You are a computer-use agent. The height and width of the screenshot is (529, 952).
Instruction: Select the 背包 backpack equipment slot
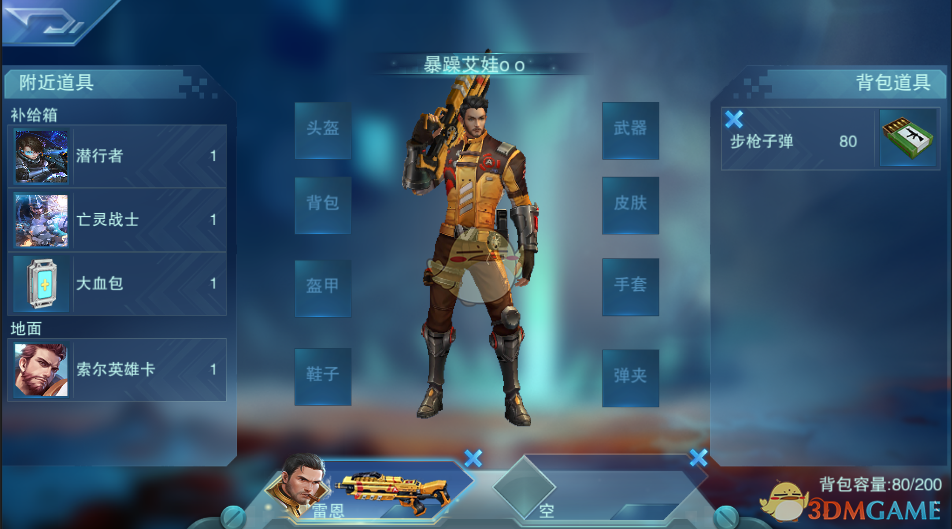[x=323, y=204]
